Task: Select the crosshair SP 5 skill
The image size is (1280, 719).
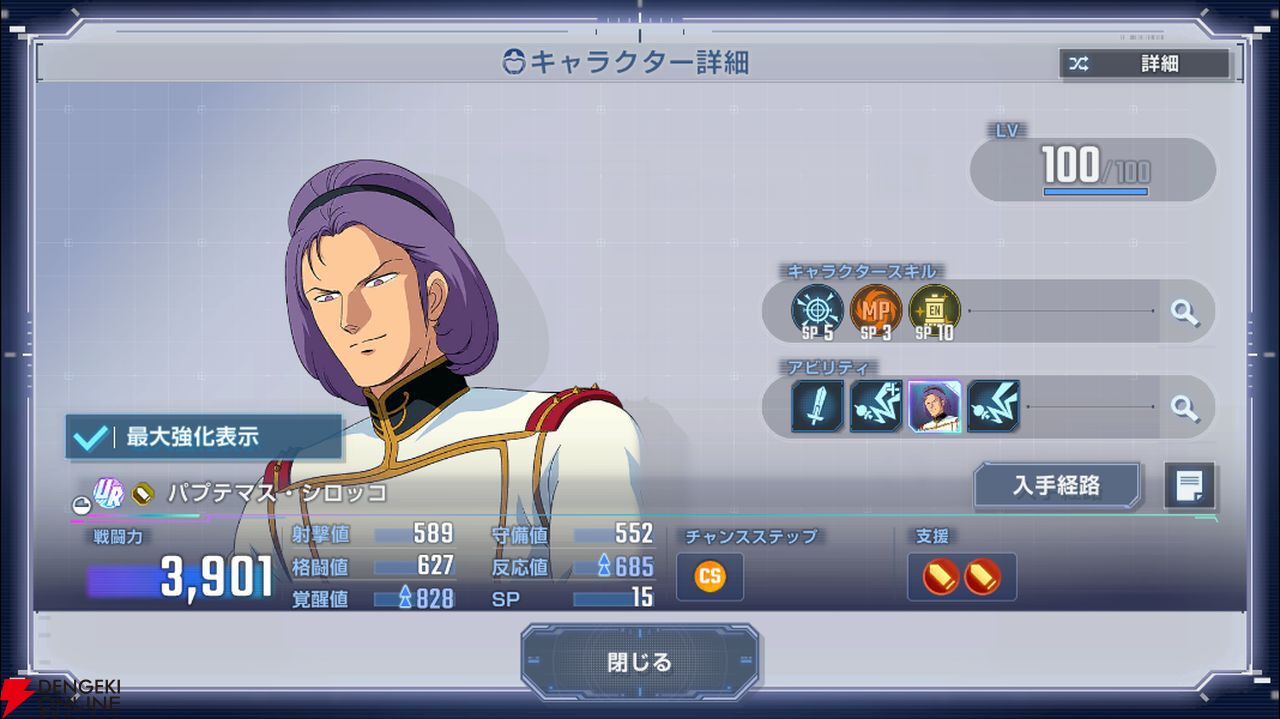Action: [x=817, y=311]
